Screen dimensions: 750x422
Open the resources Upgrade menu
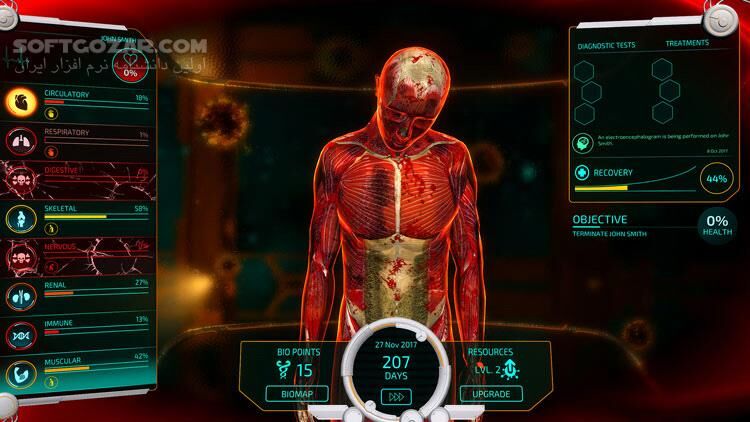pos(490,393)
